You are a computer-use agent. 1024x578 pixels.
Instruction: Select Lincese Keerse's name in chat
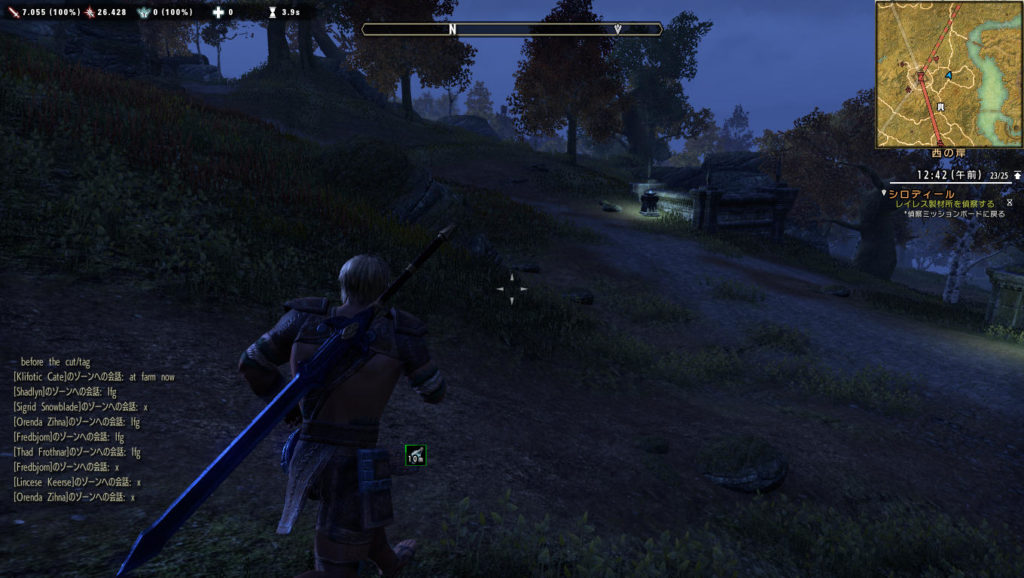coord(45,482)
